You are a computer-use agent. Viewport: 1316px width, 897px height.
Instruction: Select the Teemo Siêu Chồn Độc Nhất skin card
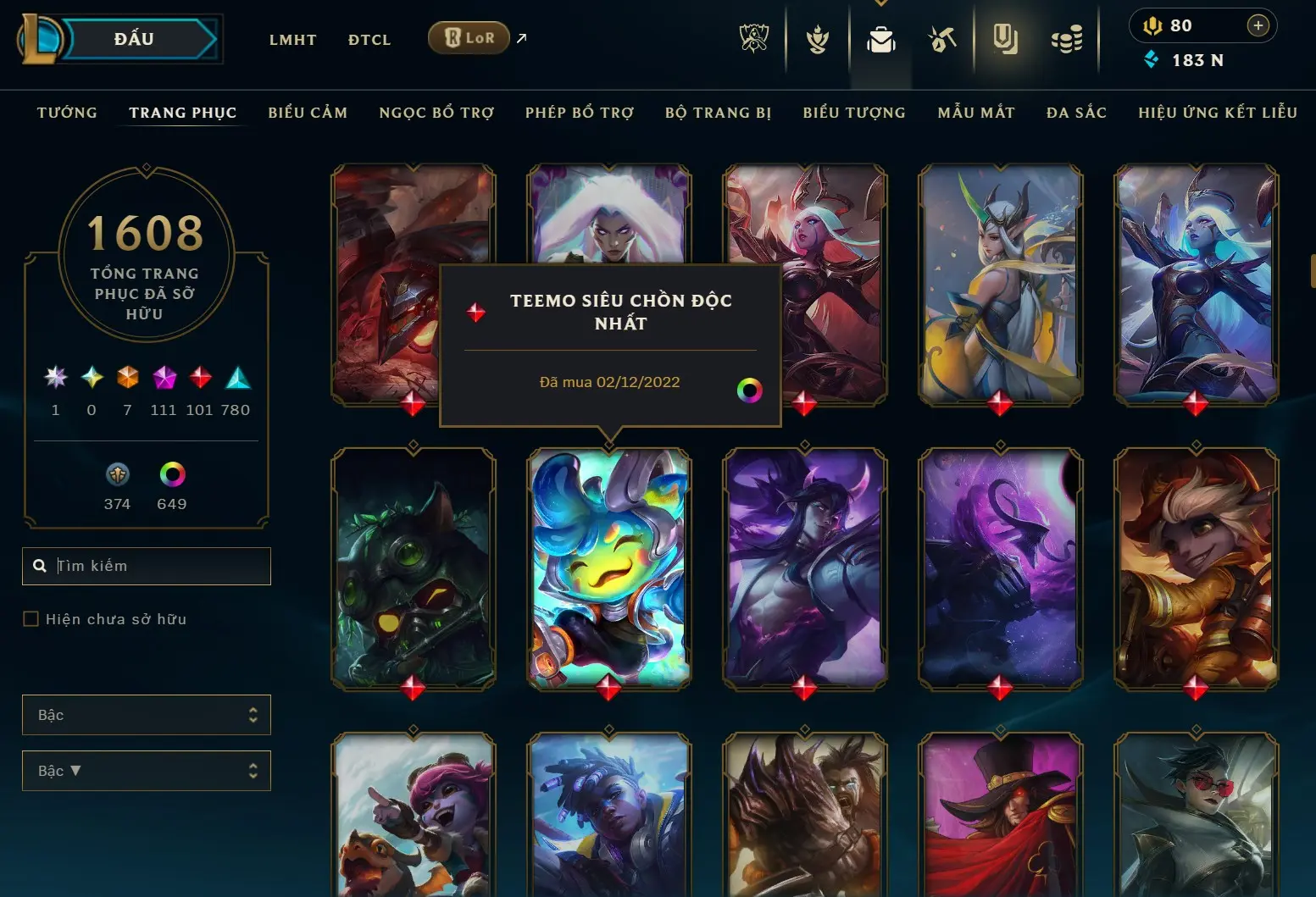click(609, 568)
